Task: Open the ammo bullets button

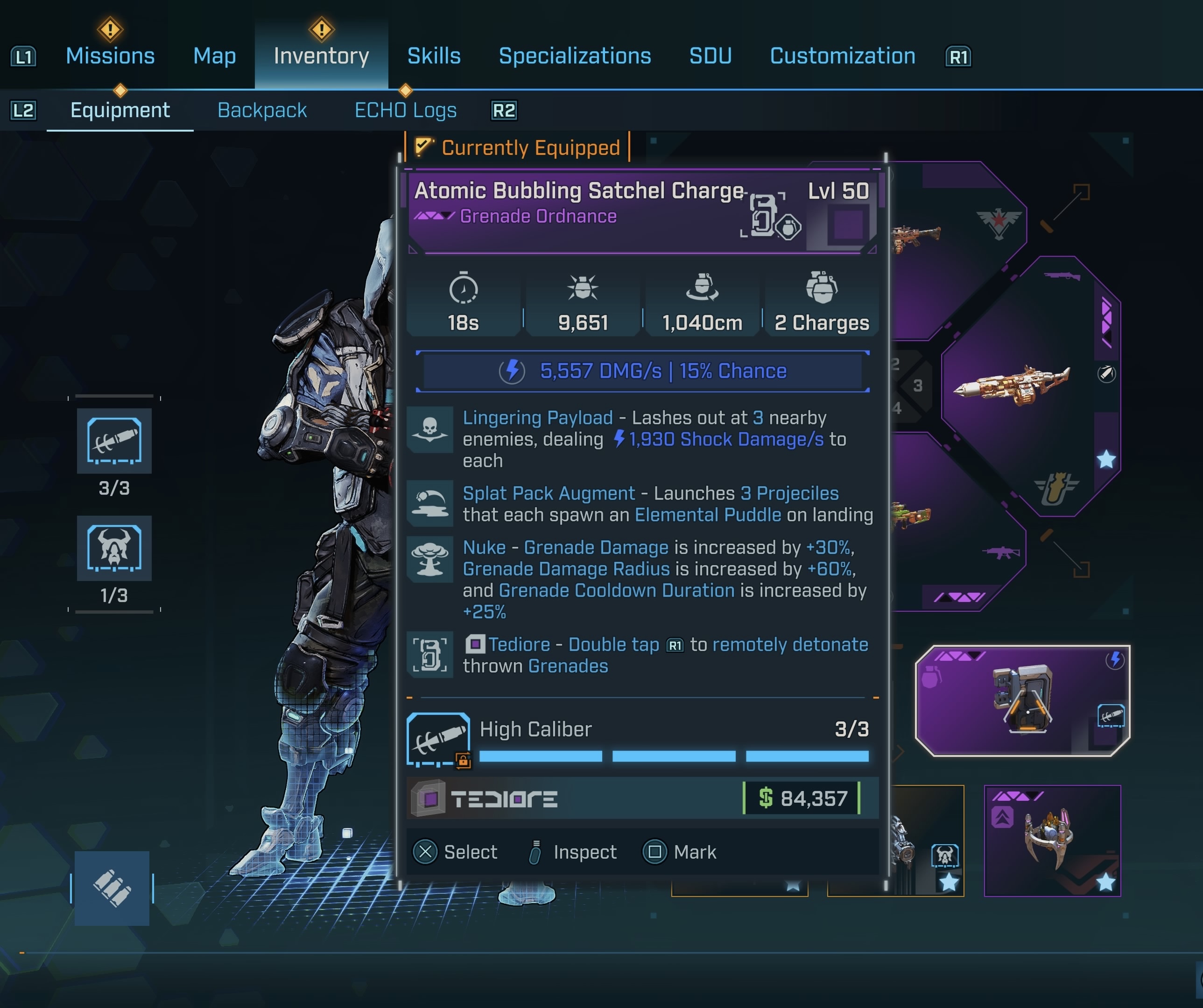Action: [112, 888]
